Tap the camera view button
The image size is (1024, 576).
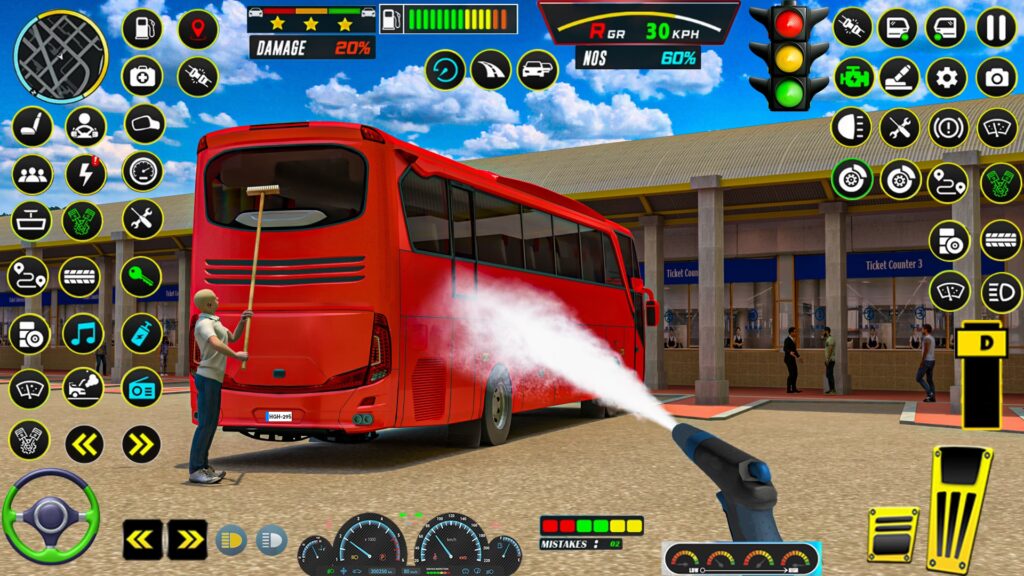[996, 77]
